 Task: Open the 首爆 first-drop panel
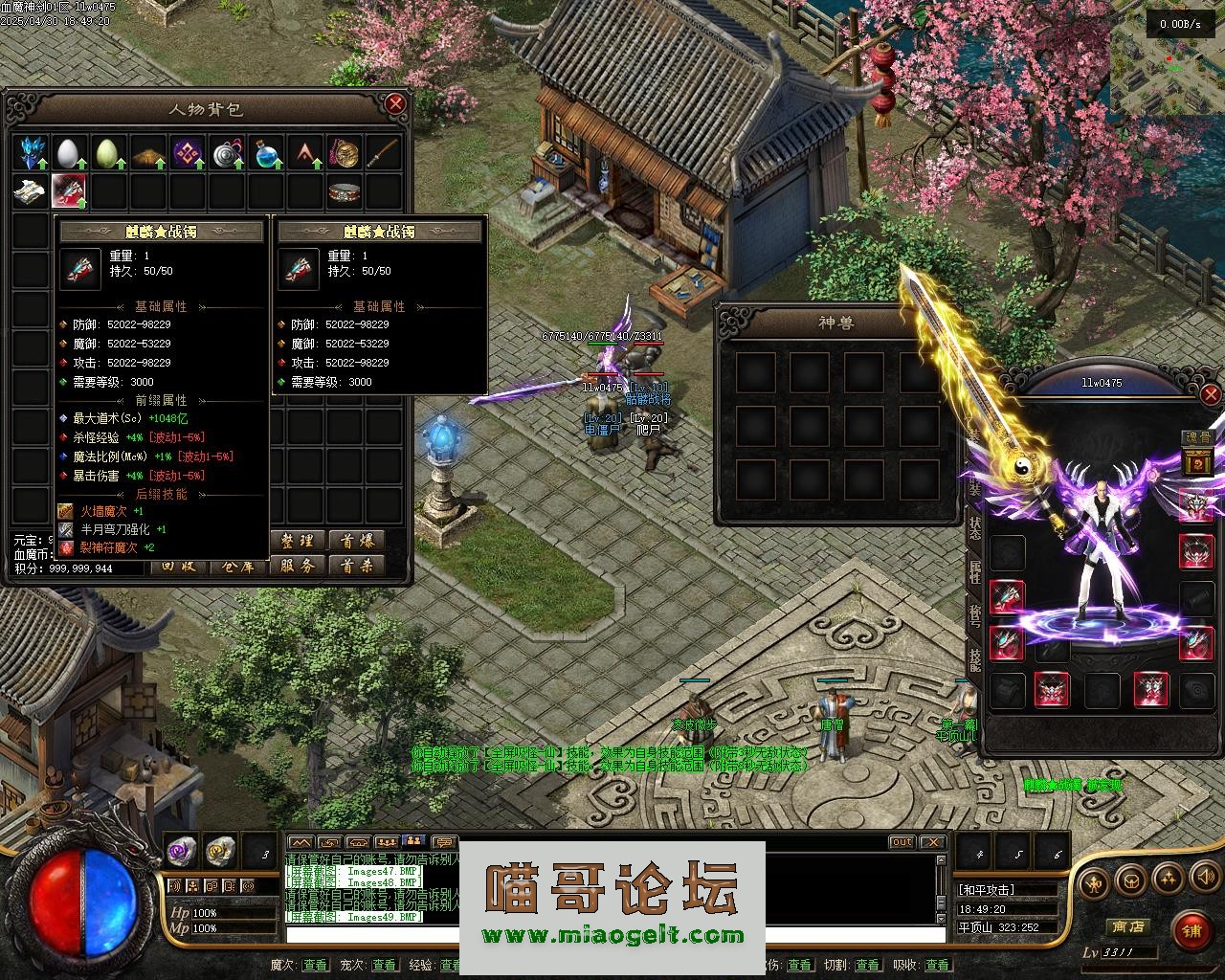(x=356, y=541)
